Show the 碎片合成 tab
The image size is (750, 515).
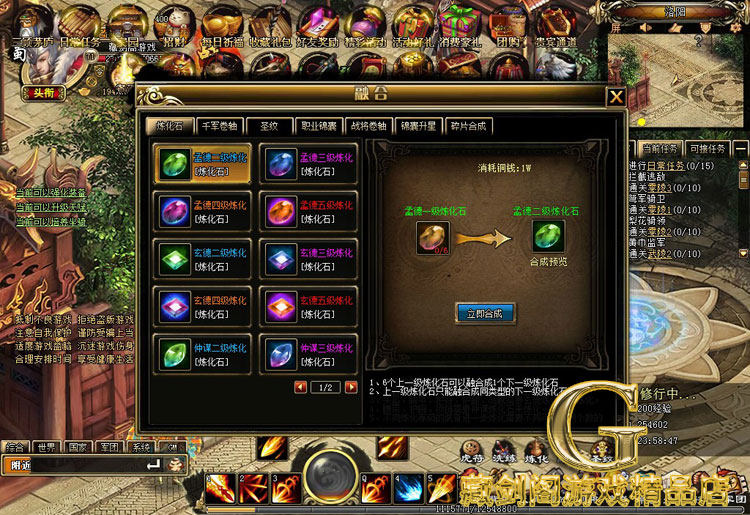pyautogui.click(x=467, y=126)
